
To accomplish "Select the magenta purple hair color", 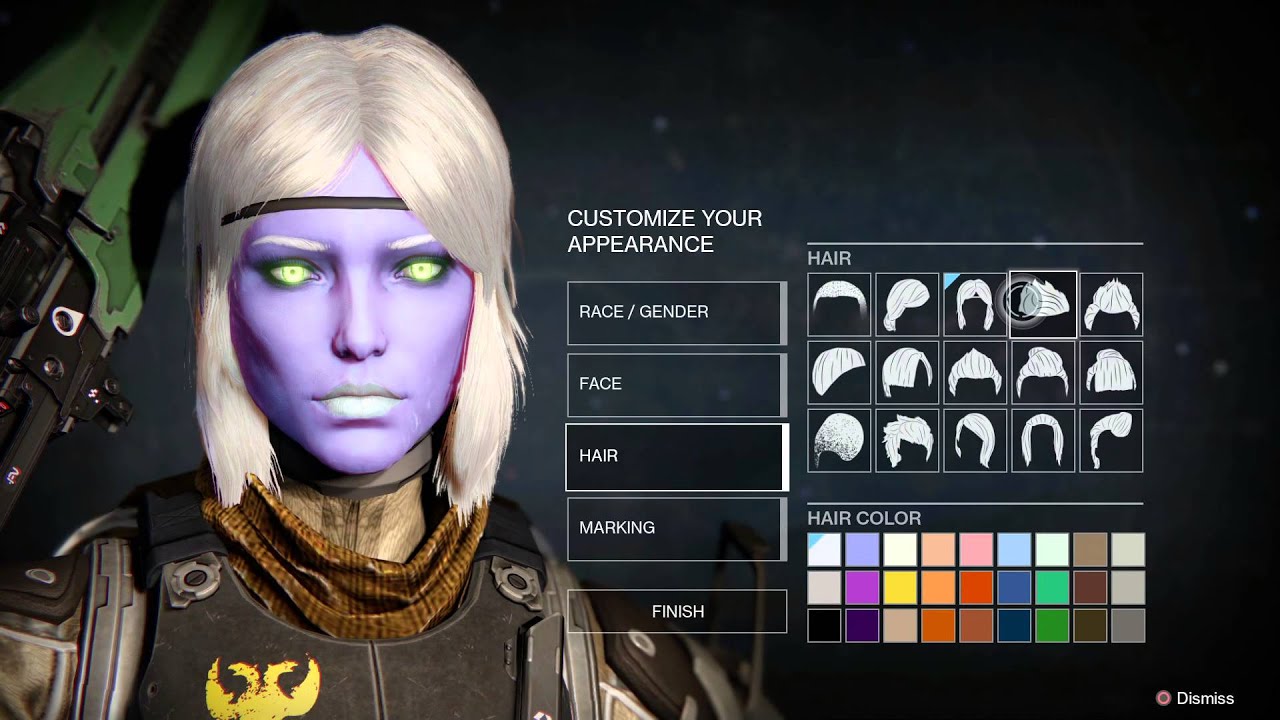I will point(862,588).
